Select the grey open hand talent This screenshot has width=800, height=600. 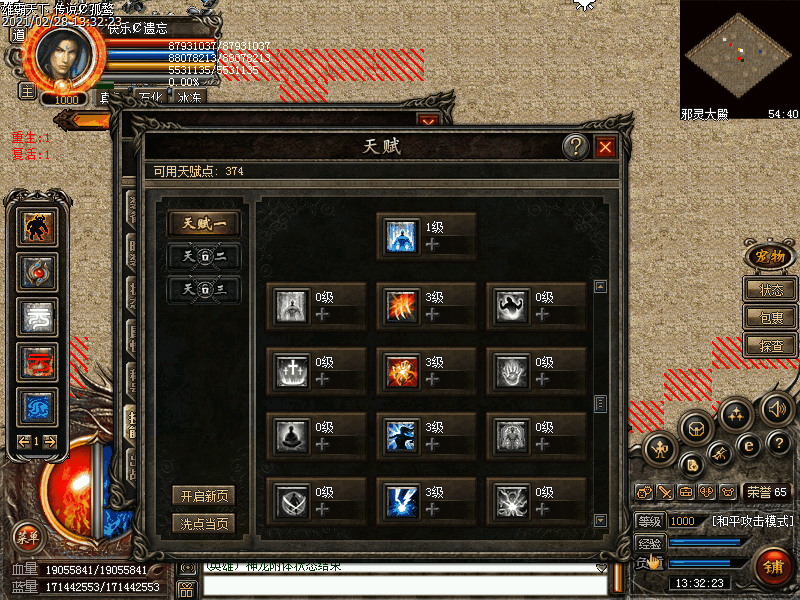512,371
